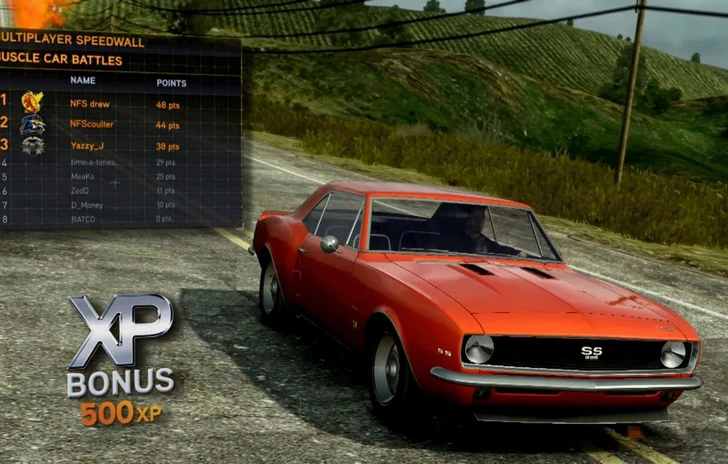
Task: Click the first-place gold emblem icon
Action: pyautogui.click(x=32, y=102)
